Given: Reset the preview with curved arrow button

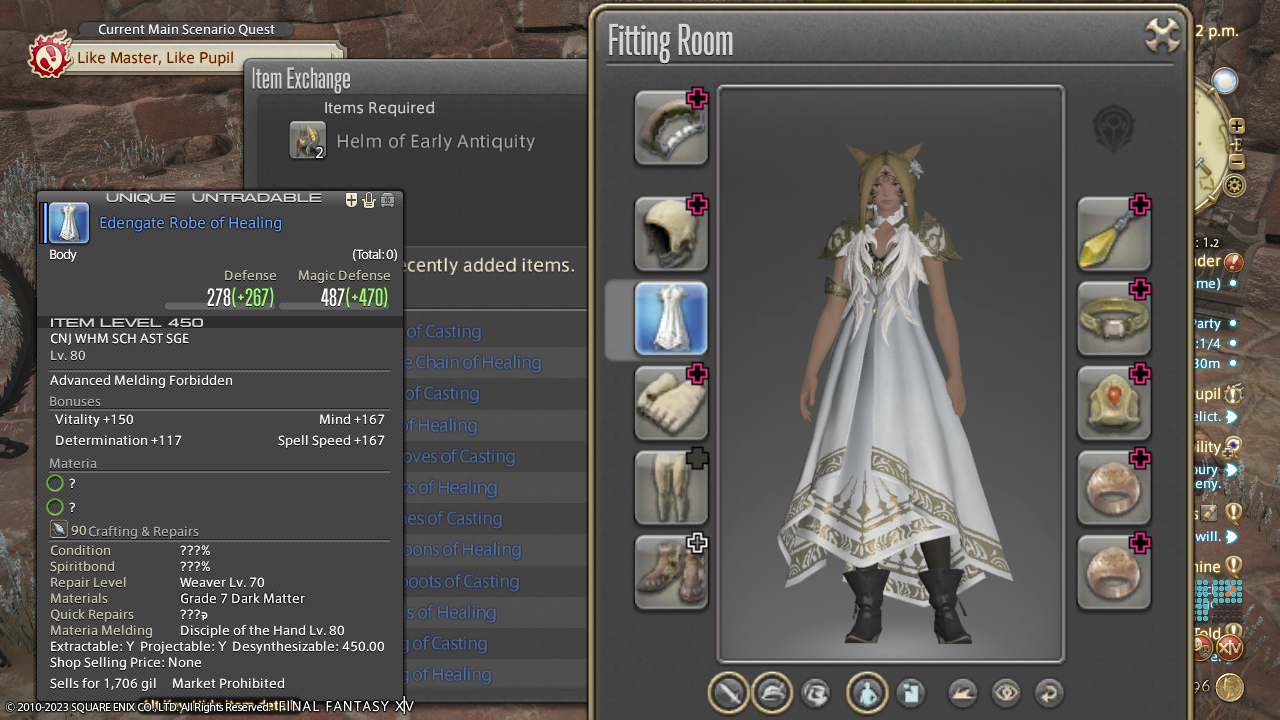Looking at the screenshot, I should pyautogui.click(x=1049, y=693).
